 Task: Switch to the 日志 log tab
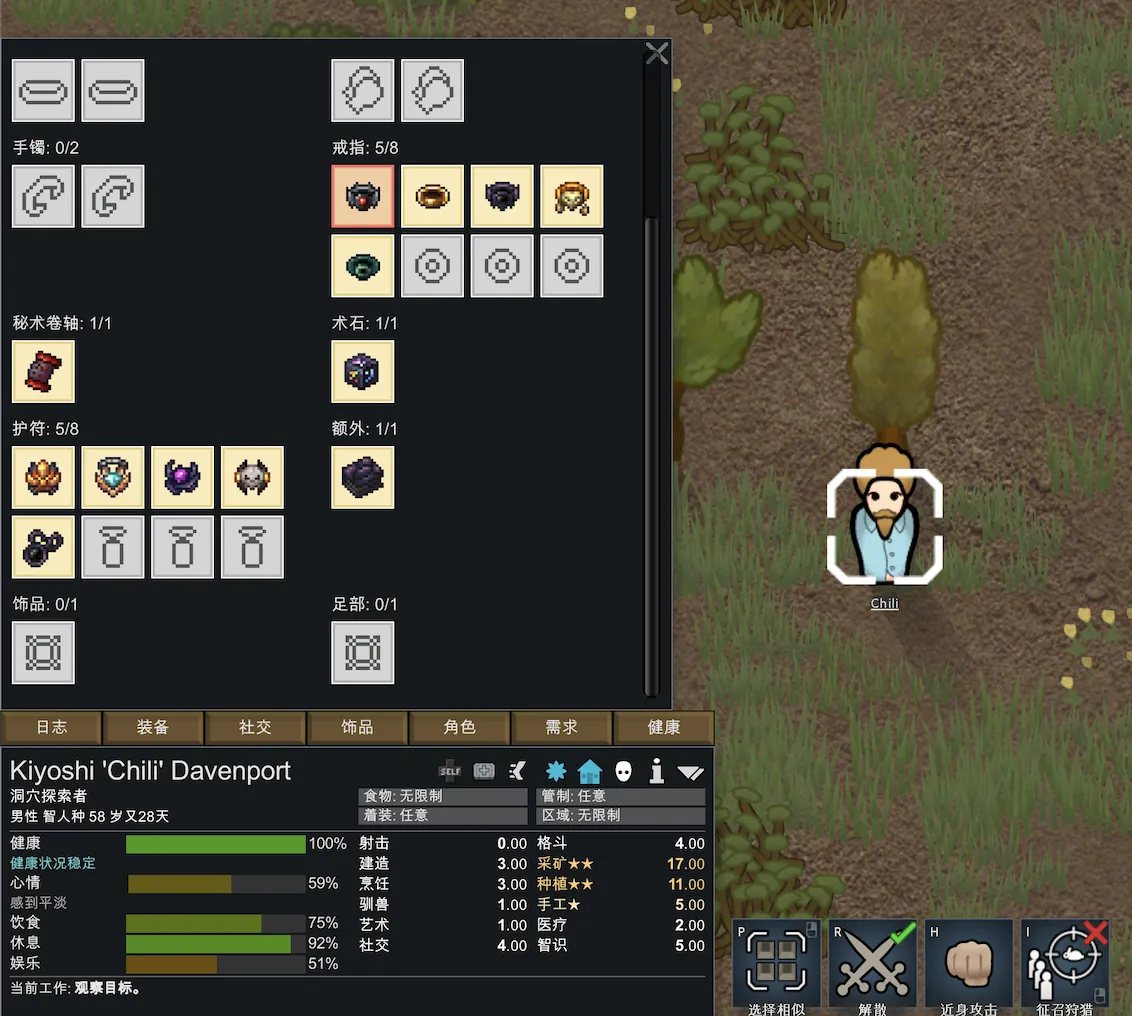(x=52, y=728)
